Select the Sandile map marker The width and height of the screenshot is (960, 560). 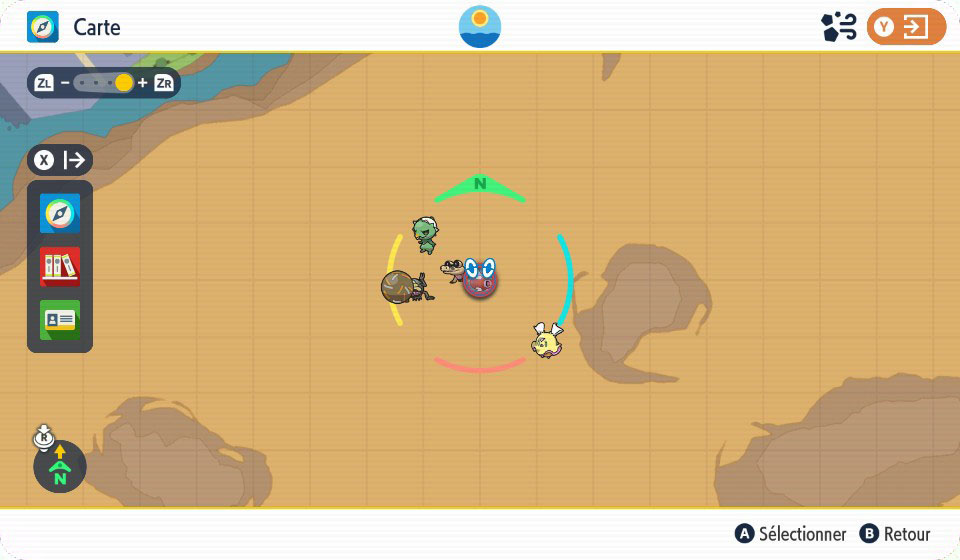click(454, 269)
